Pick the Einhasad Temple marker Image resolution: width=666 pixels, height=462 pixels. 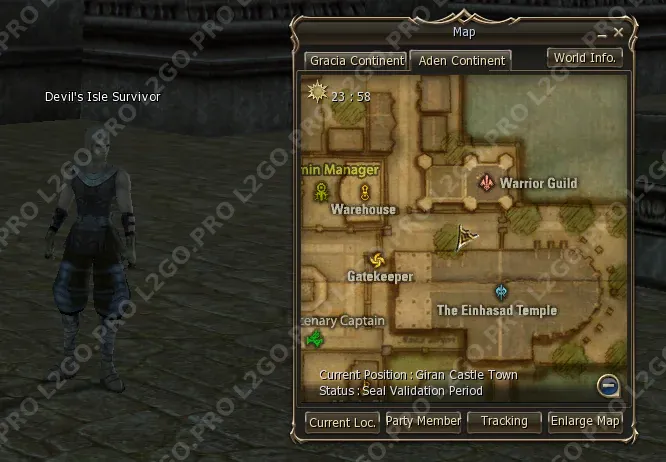pyautogui.click(x=501, y=292)
